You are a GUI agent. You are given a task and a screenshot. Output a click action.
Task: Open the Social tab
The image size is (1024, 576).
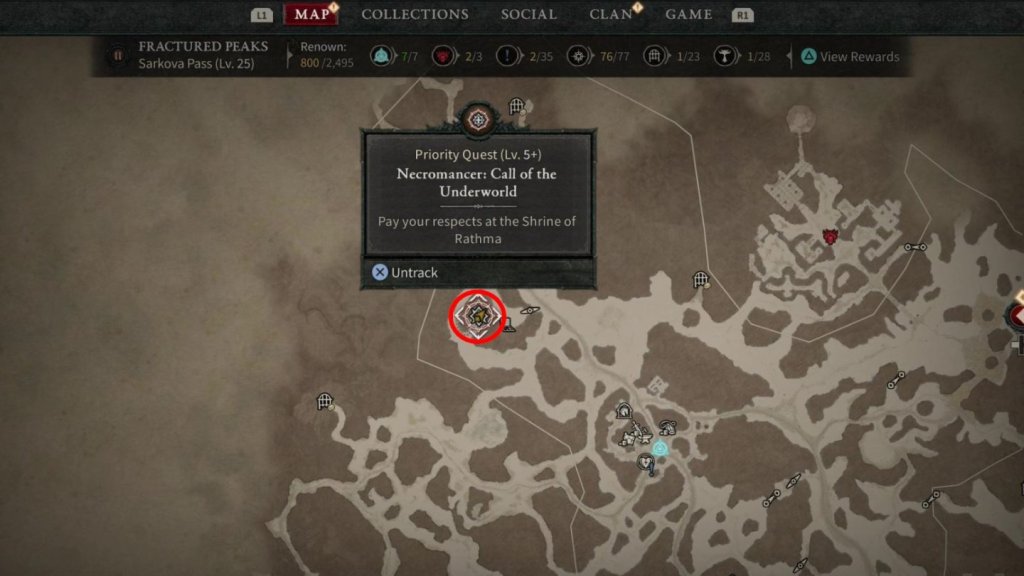click(529, 14)
